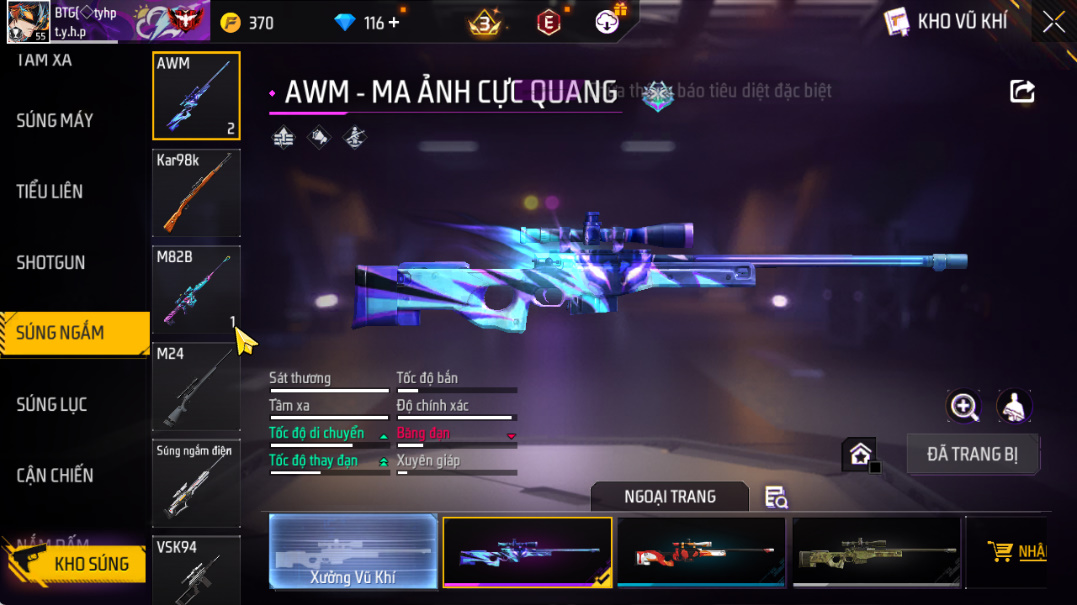Share the weapon skin
1077x605 pixels.
point(1022,92)
